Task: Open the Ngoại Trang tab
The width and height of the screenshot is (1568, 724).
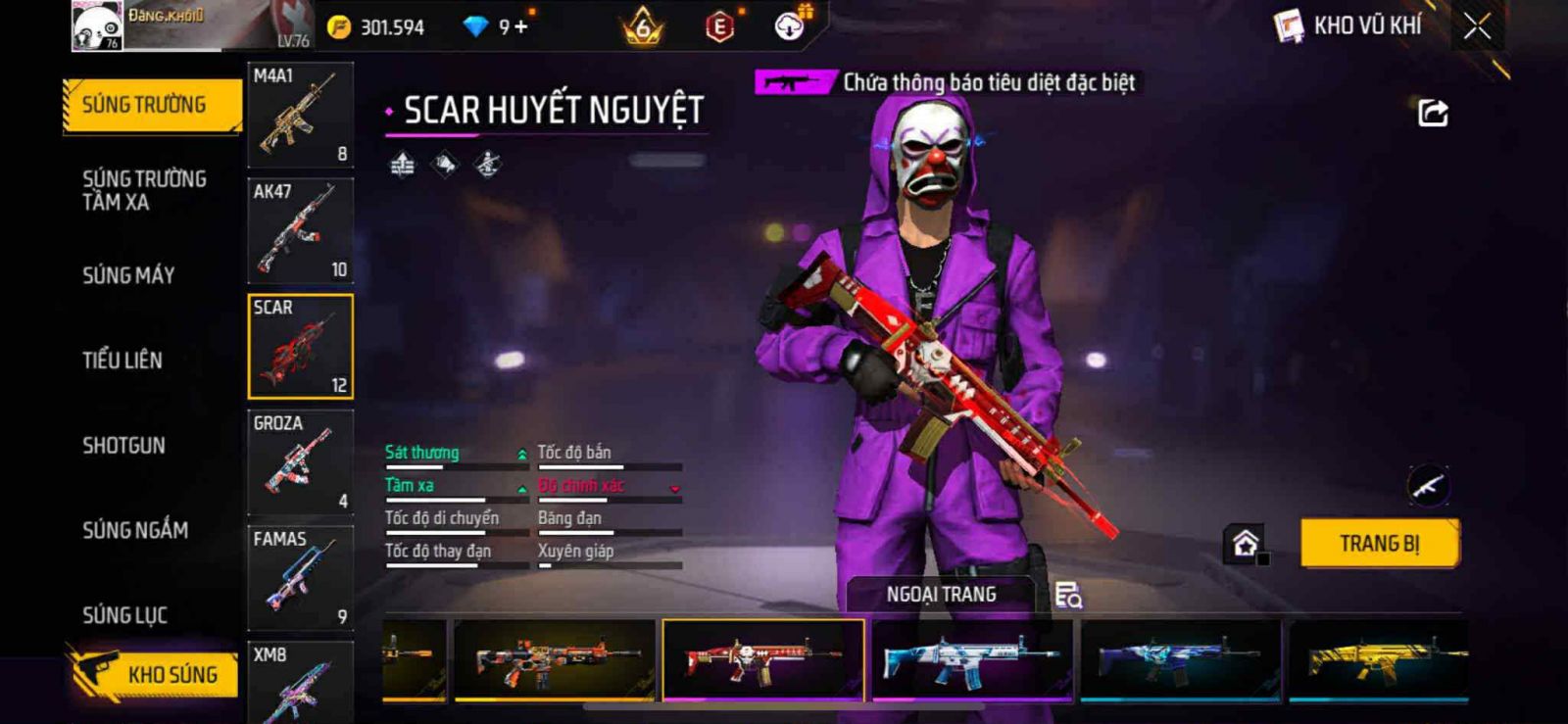Action: (x=941, y=595)
